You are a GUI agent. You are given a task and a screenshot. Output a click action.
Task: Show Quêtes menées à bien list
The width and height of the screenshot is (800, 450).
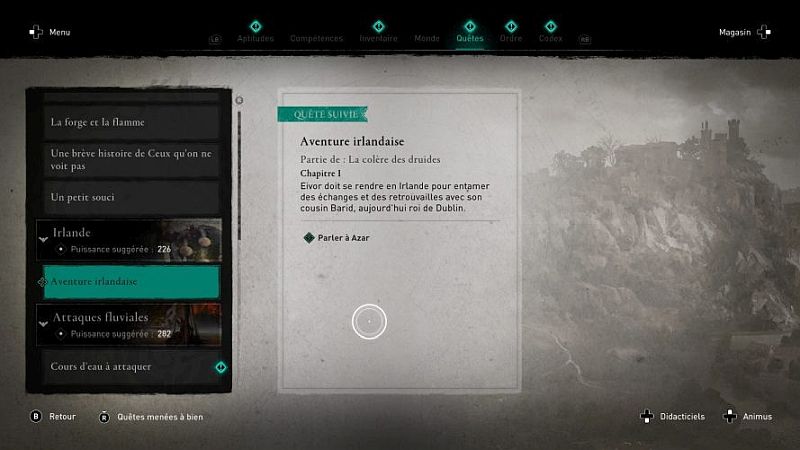click(x=151, y=416)
